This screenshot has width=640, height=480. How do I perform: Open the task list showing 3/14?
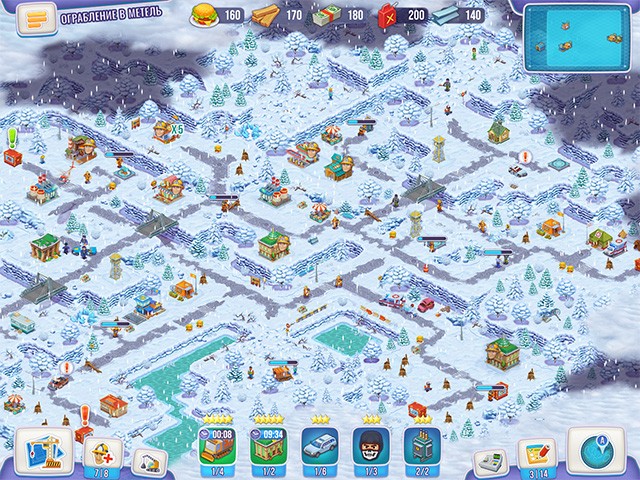tap(539, 453)
